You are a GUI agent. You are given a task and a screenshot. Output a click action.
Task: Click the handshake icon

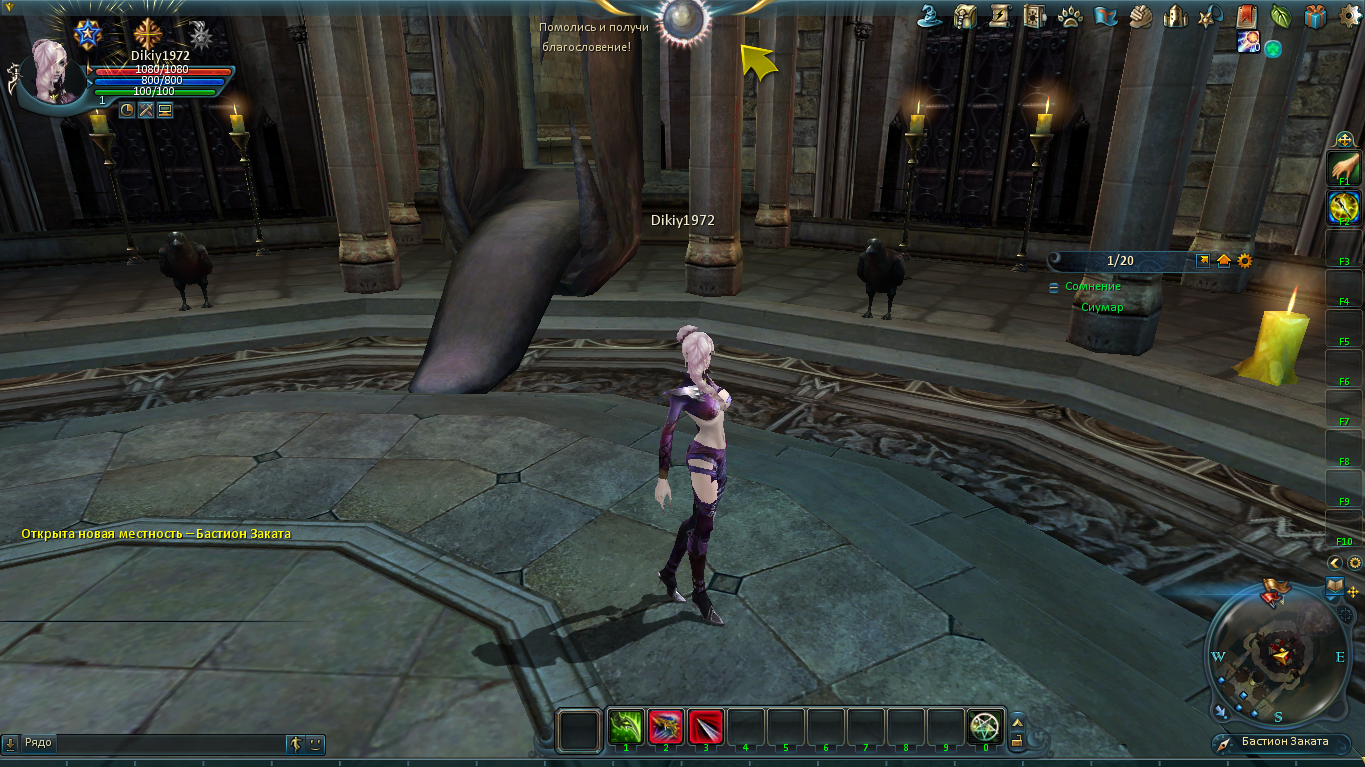point(1141,16)
